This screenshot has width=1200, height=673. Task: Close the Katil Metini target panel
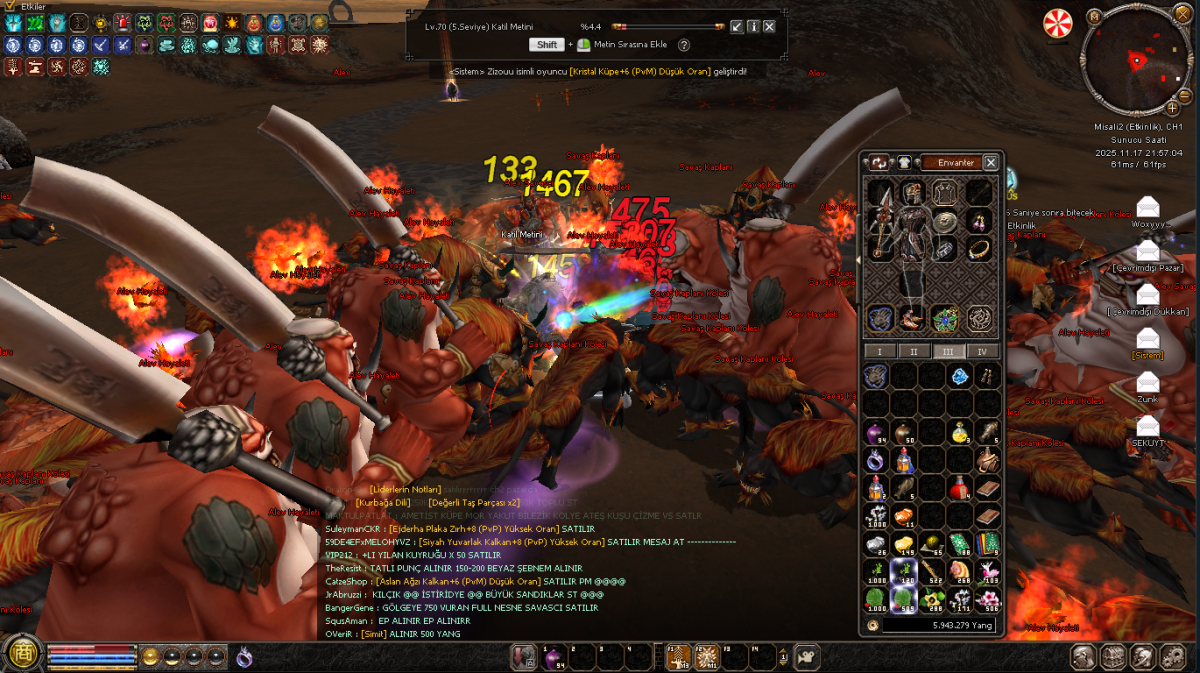(x=769, y=26)
